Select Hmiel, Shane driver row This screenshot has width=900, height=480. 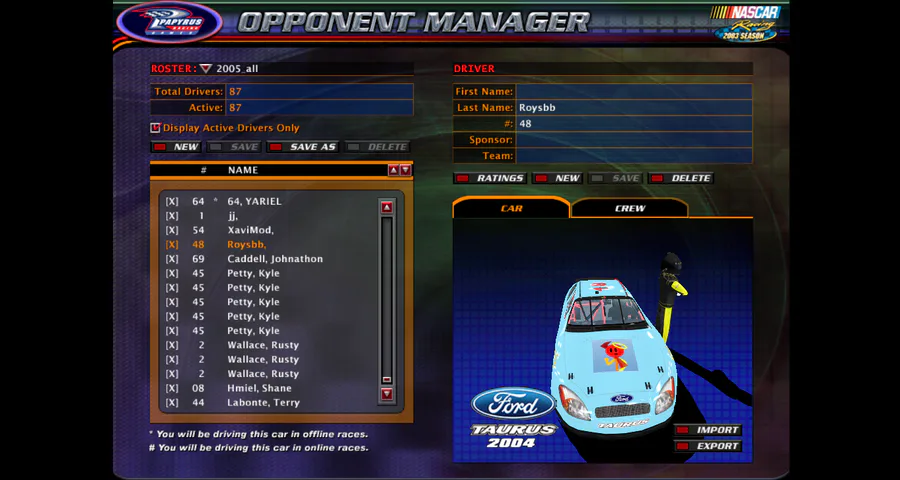coord(259,388)
